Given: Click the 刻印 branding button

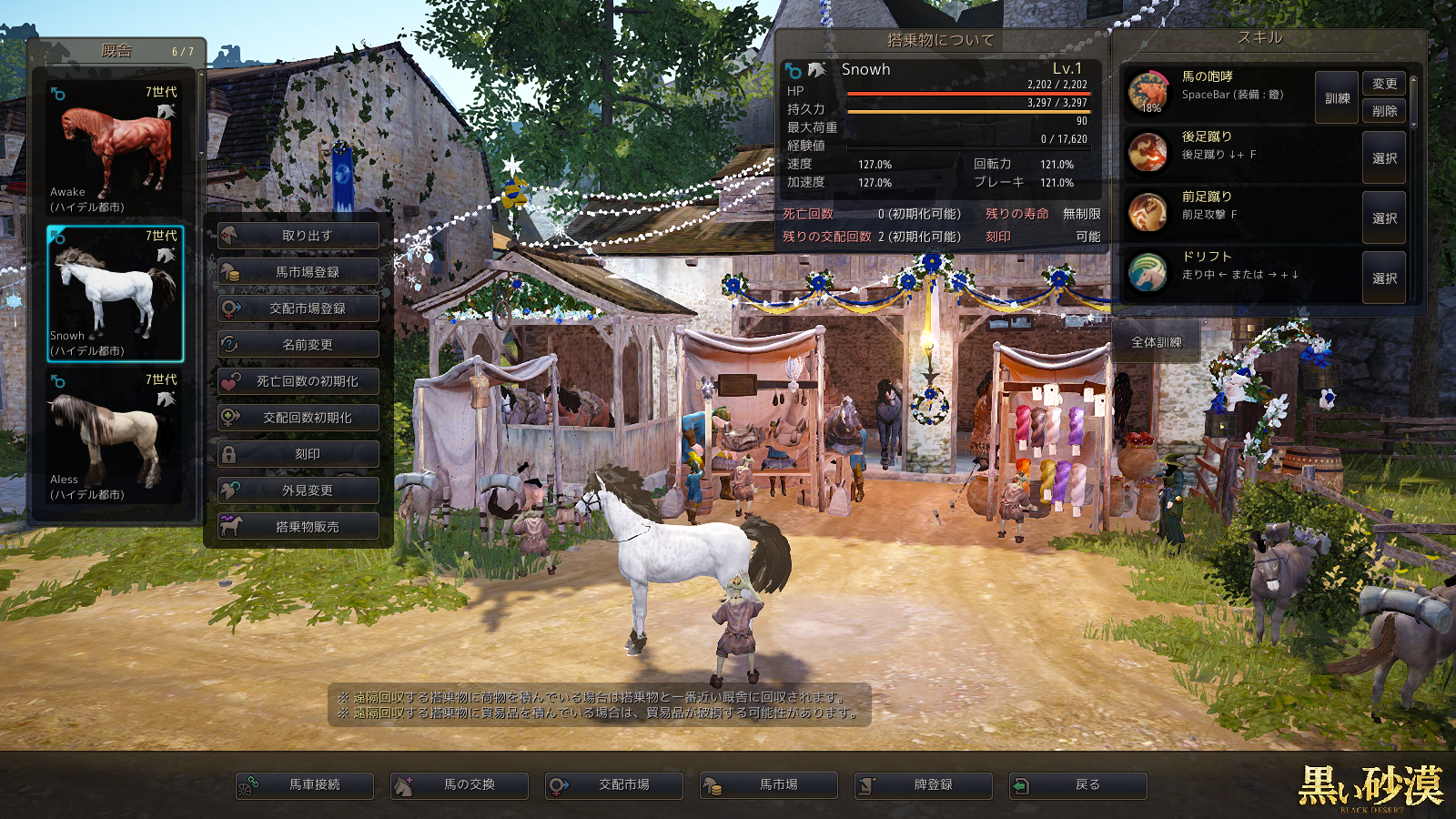Looking at the screenshot, I should pyautogui.click(x=298, y=454).
